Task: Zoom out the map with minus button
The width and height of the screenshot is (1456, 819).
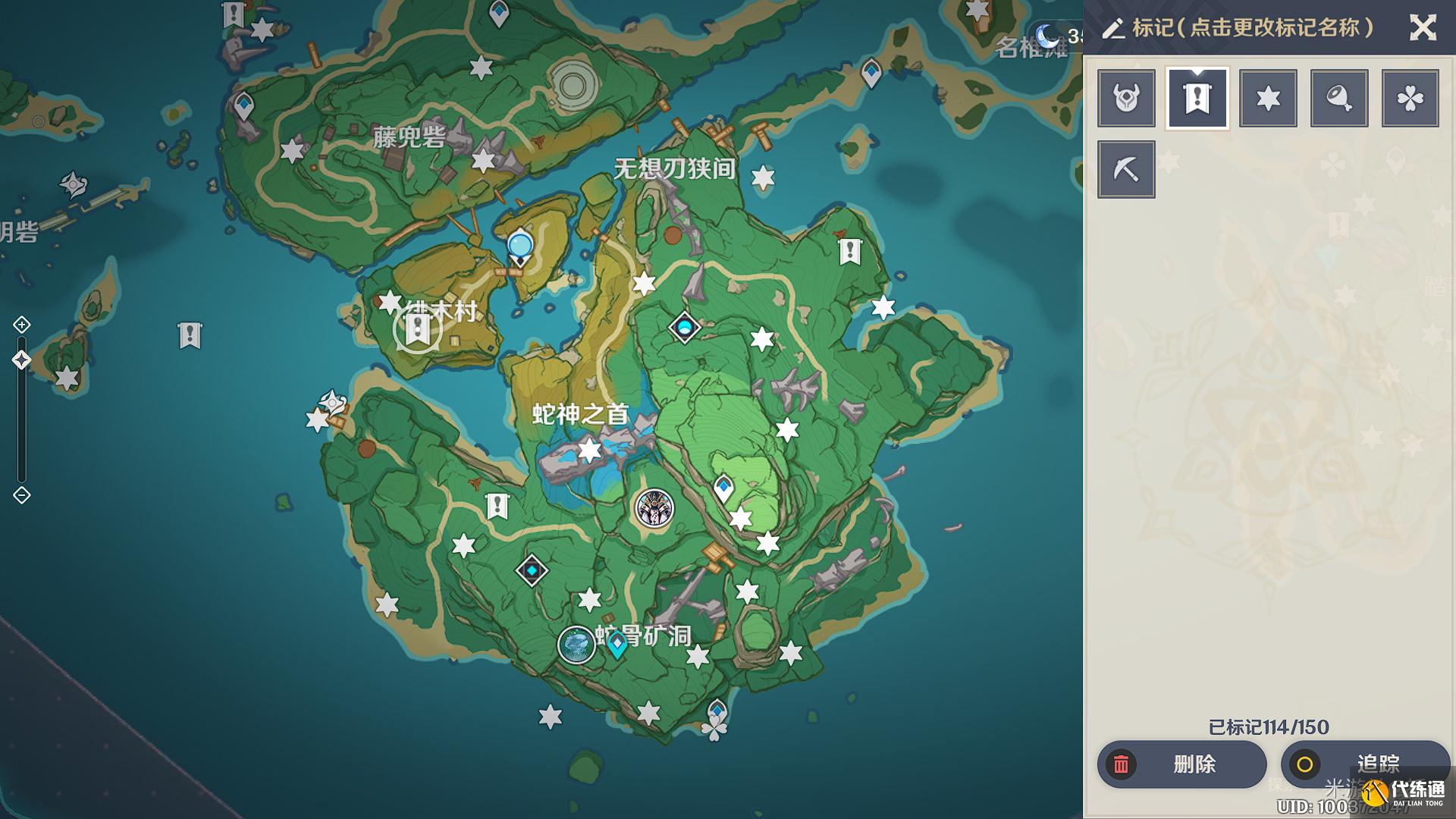Action: pyautogui.click(x=21, y=495)
